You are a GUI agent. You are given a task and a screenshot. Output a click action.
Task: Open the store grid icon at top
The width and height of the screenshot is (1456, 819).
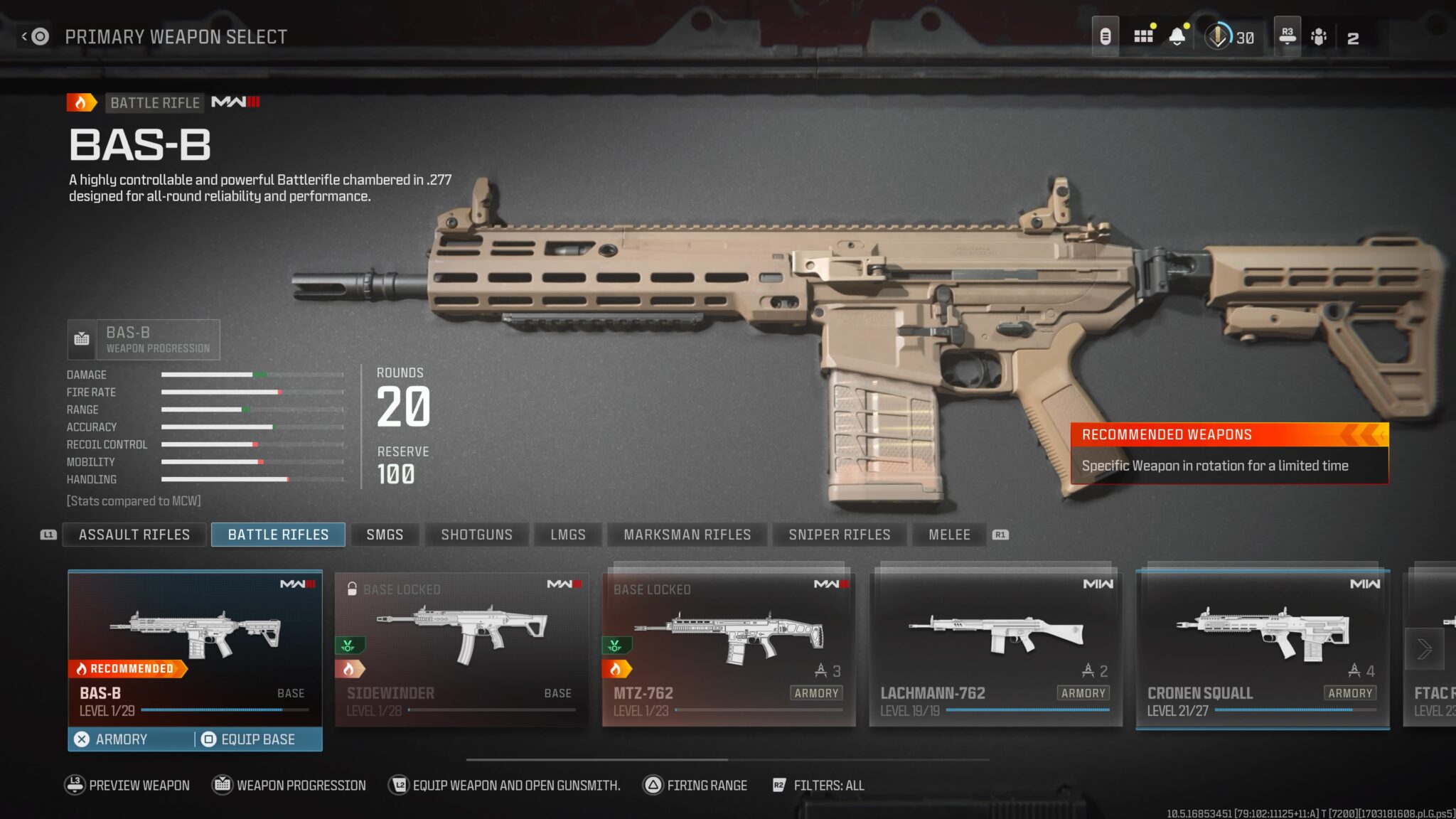[1143, 36]
